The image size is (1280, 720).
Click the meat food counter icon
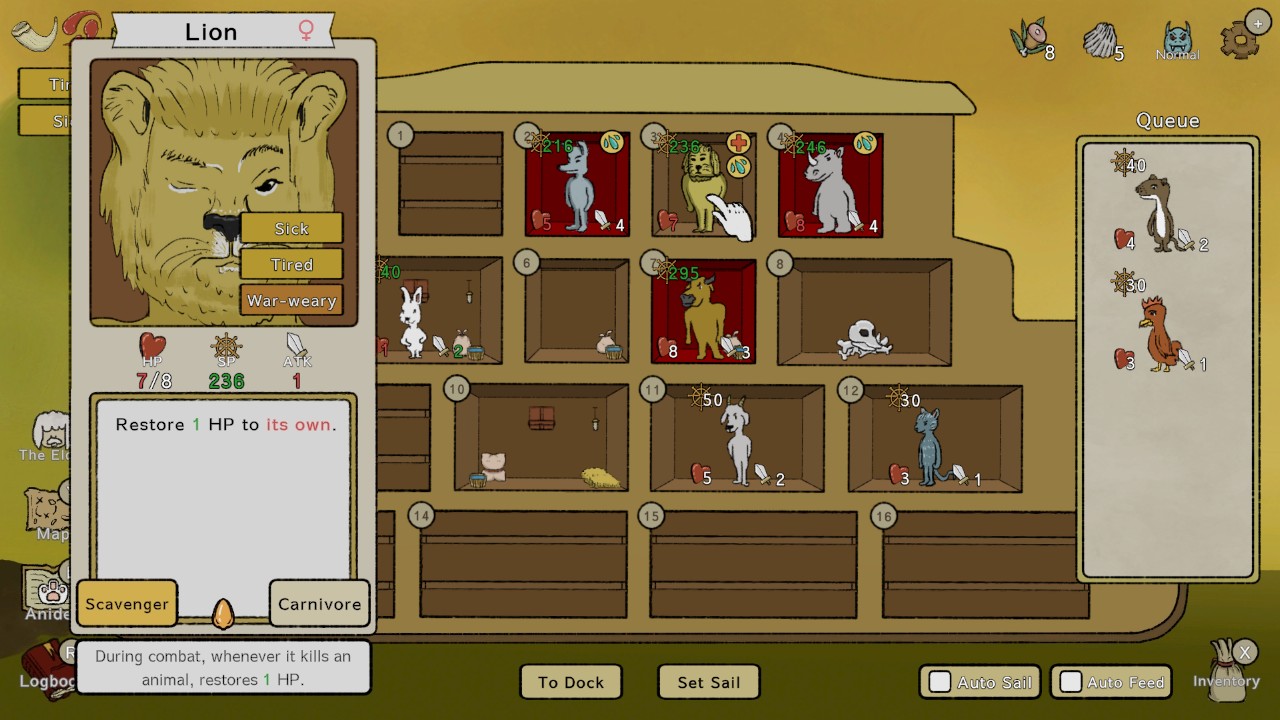(x=1031, y=35)
